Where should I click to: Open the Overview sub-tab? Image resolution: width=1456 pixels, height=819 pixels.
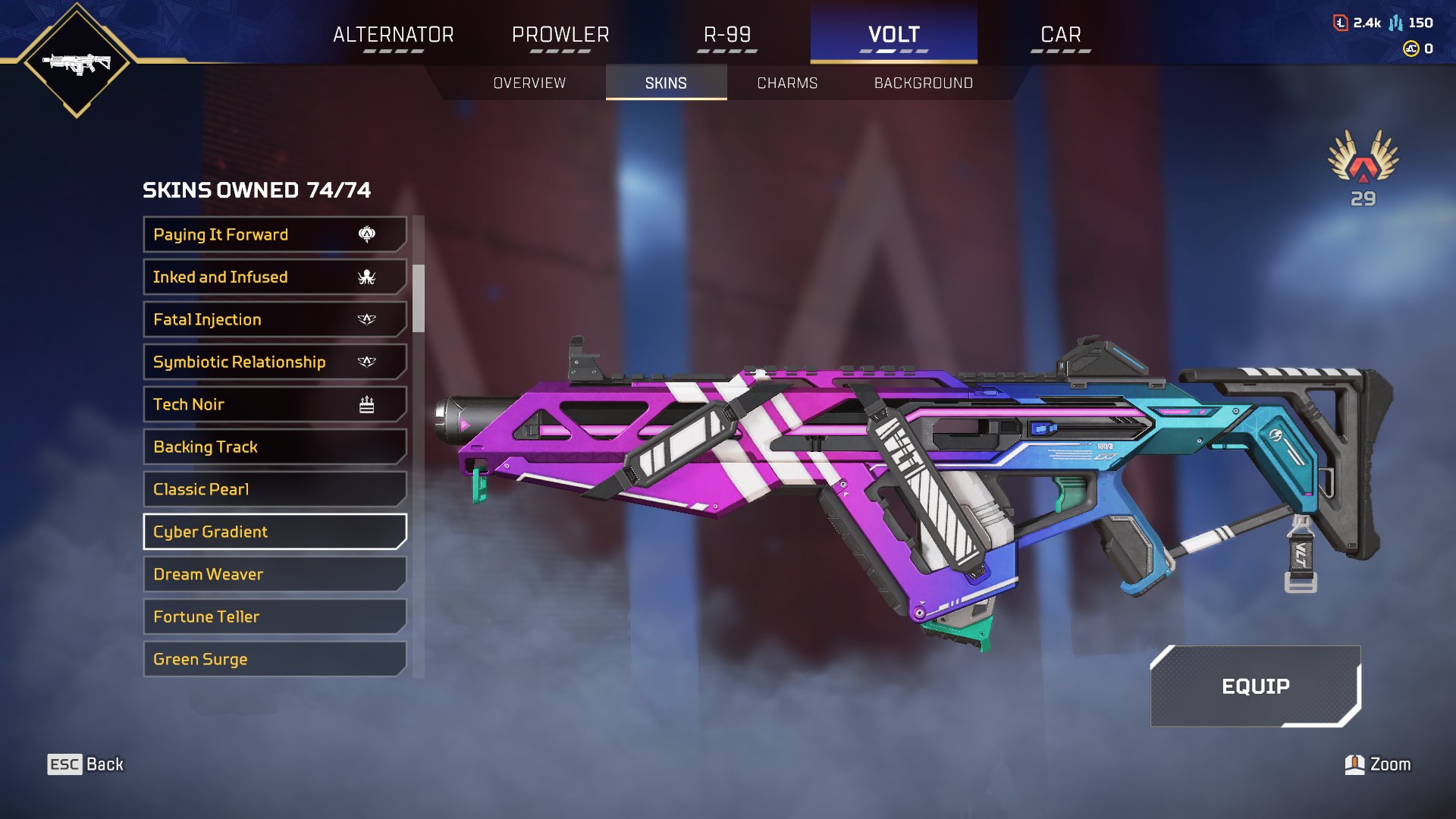click(x=529, y=83)
